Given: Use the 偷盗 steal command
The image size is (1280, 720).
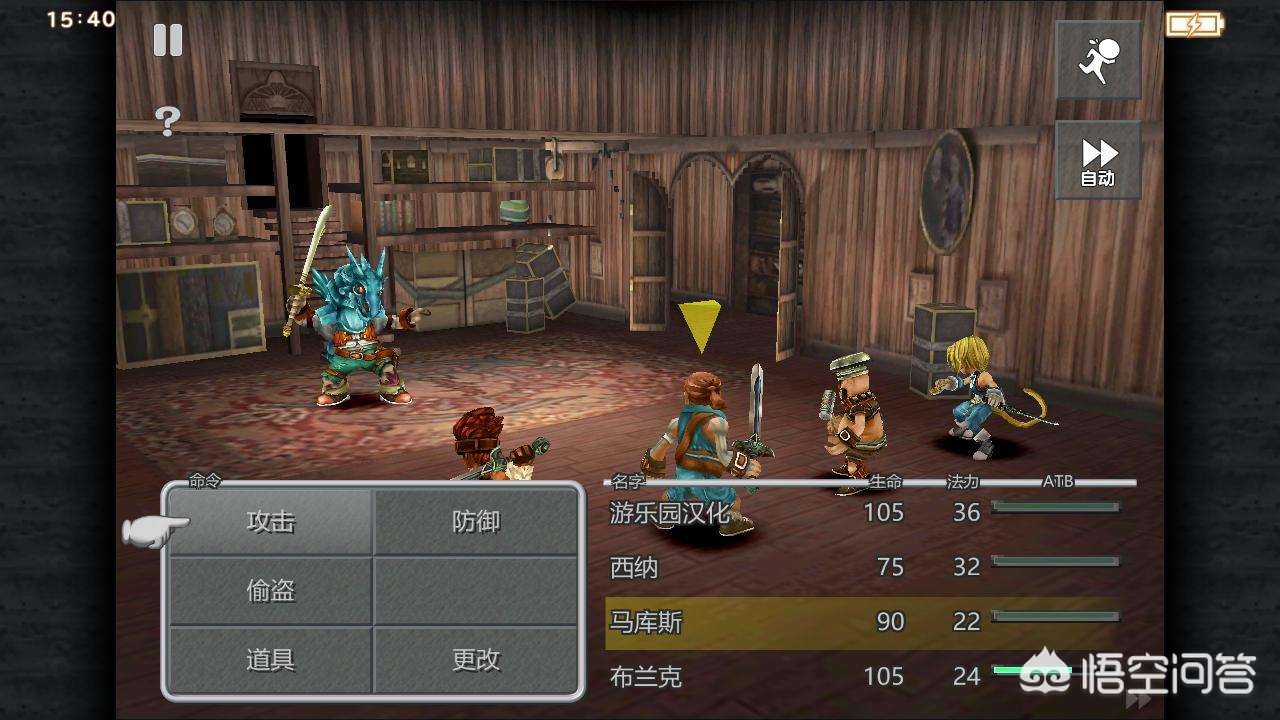Looking at the screenshot, I should [271, 590].
